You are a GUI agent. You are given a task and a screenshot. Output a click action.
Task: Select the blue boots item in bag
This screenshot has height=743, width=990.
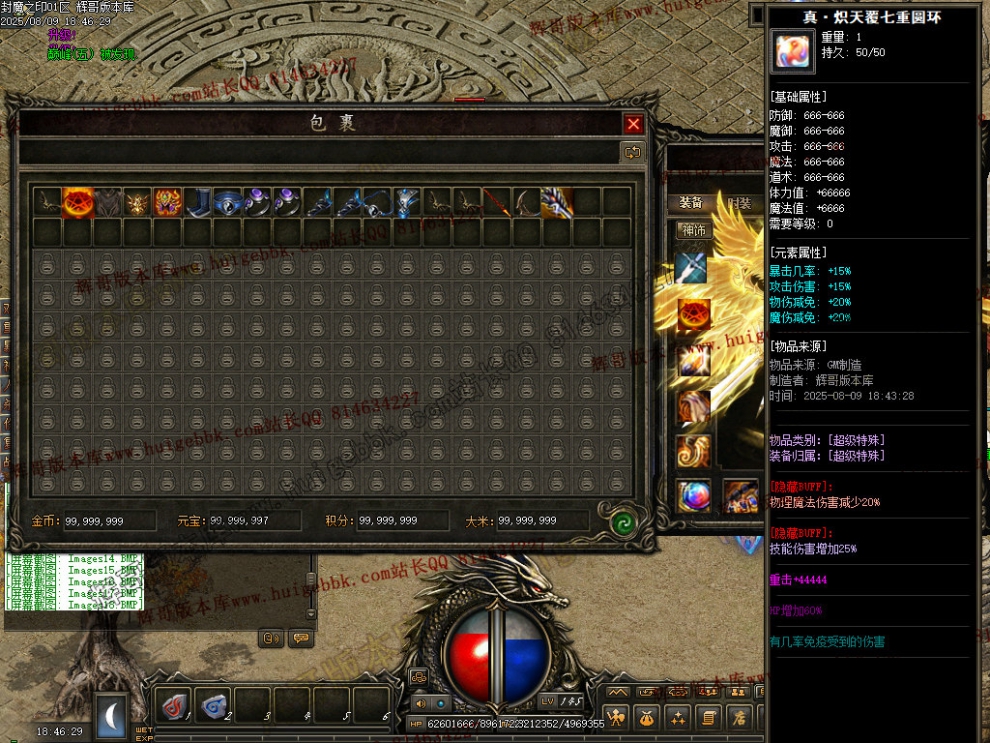click(197, 202)
